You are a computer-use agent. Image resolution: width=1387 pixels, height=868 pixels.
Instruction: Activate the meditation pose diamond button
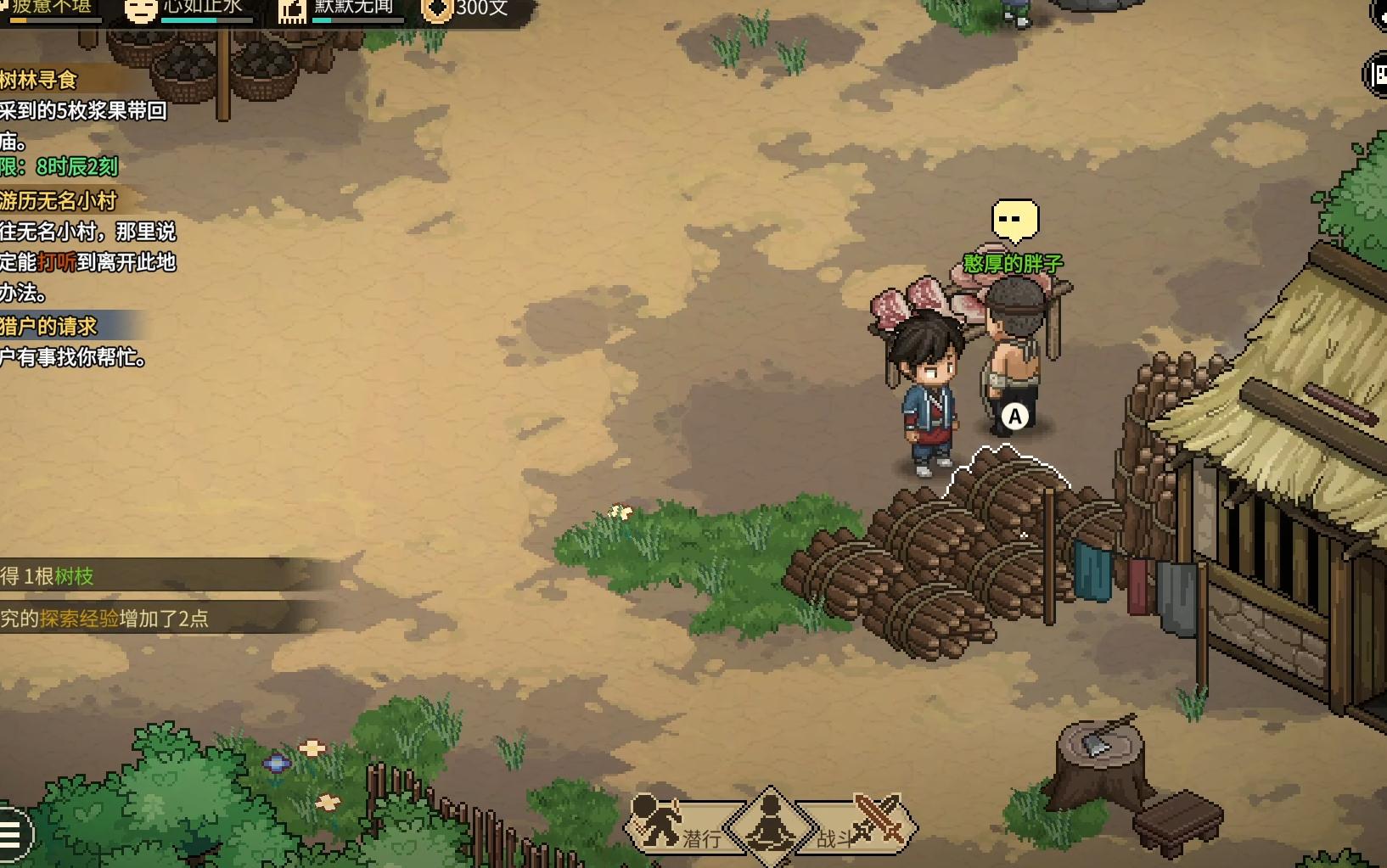click(x=770, y=825)
